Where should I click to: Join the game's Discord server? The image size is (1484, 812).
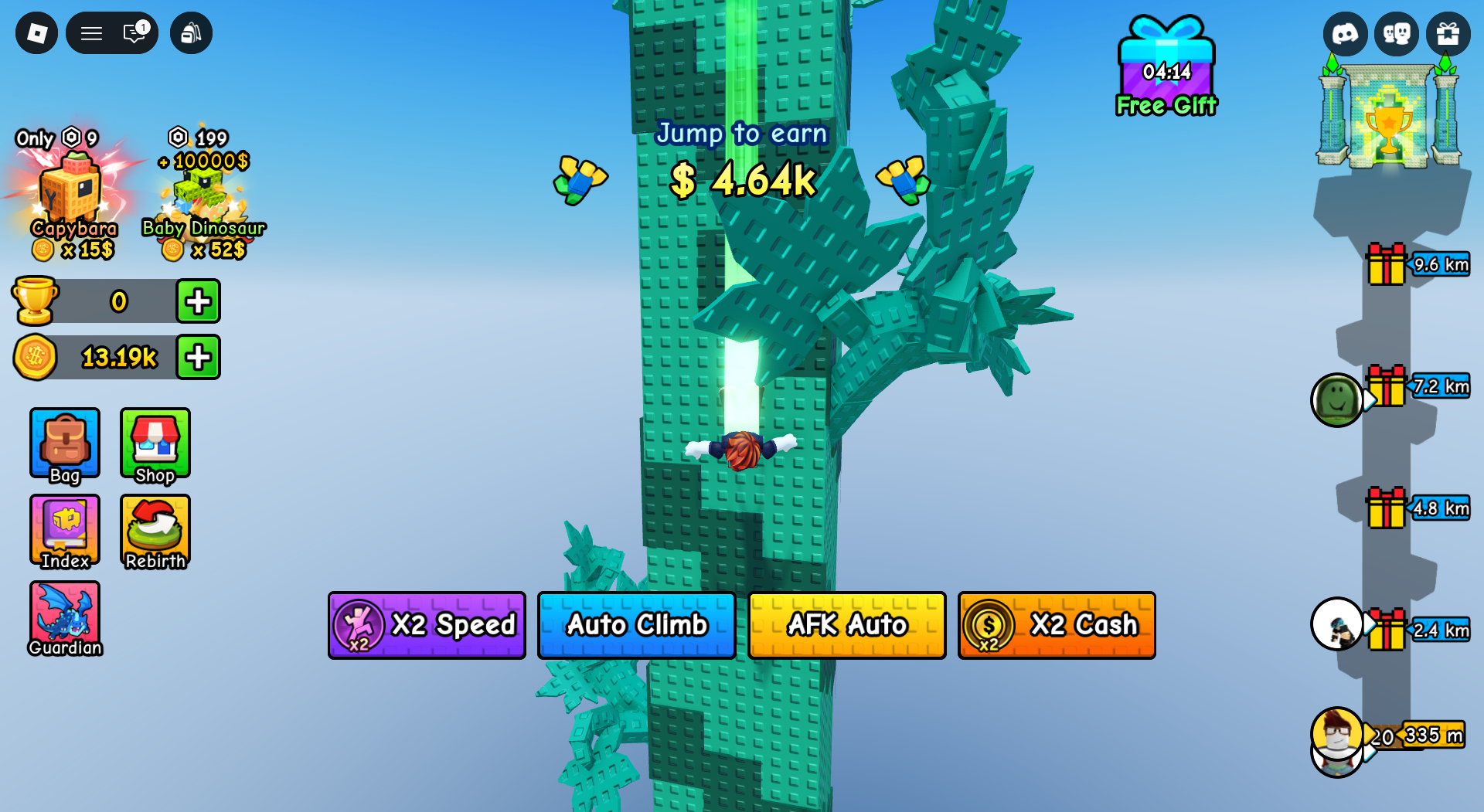[1346, 33]
